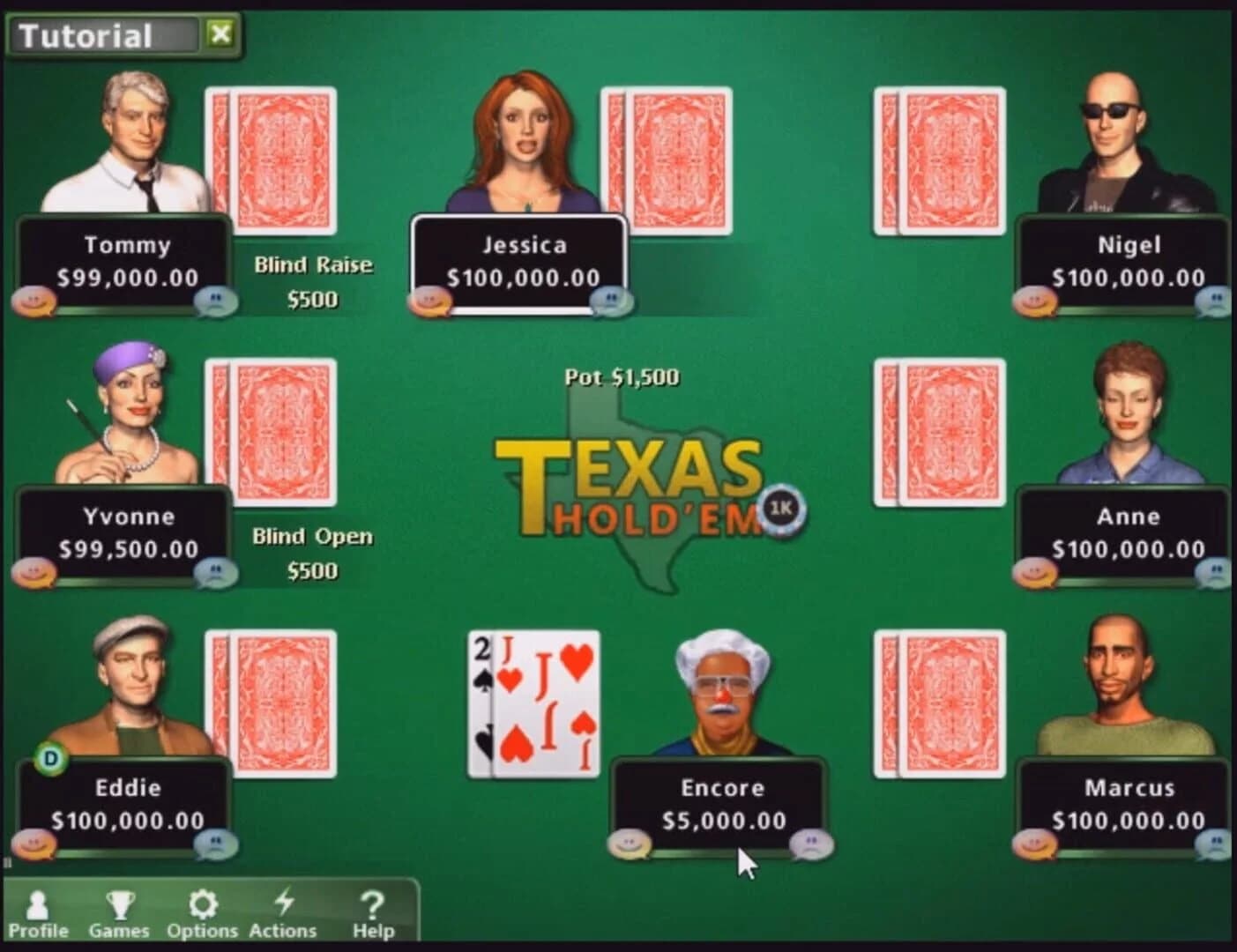Click Jessica's sad chat bubble
The image size is (1237, 952).
tap(610, 300)
